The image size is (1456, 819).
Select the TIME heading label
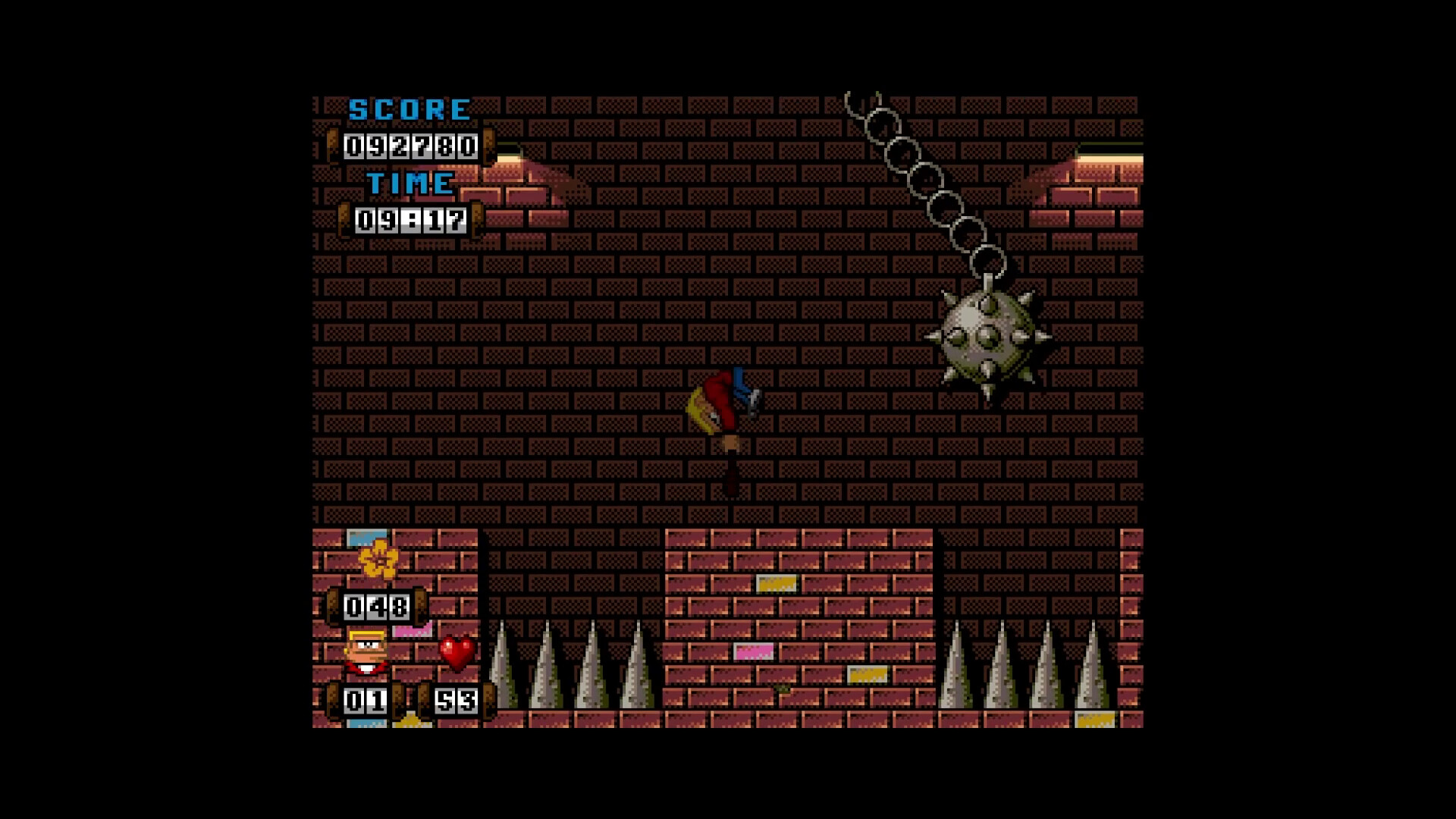(x=409, y=182)
